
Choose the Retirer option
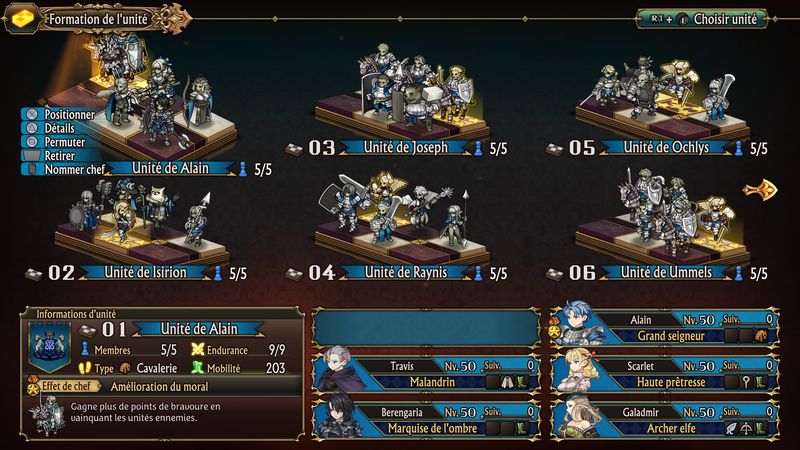click(59, 155)
